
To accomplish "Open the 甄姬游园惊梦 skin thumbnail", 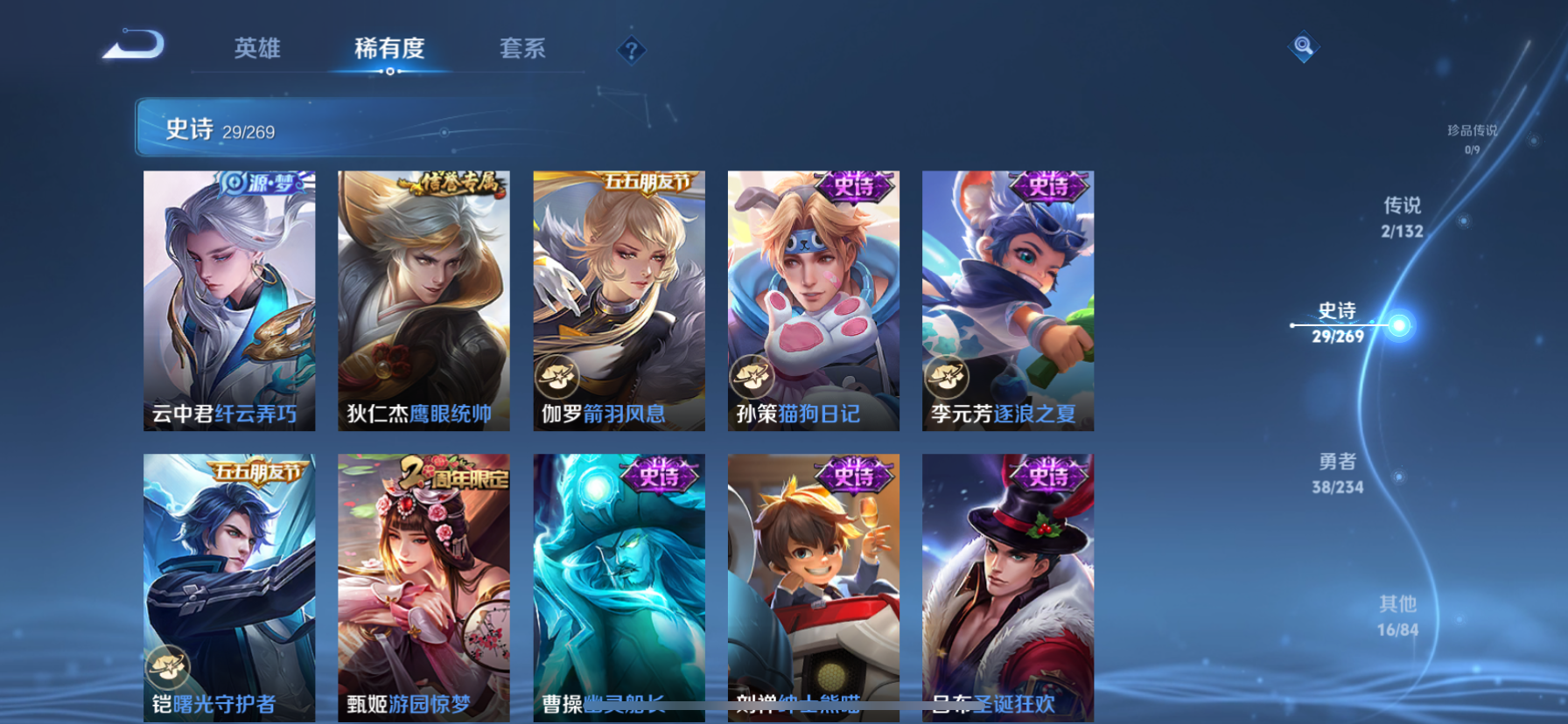I will (423, 586).
